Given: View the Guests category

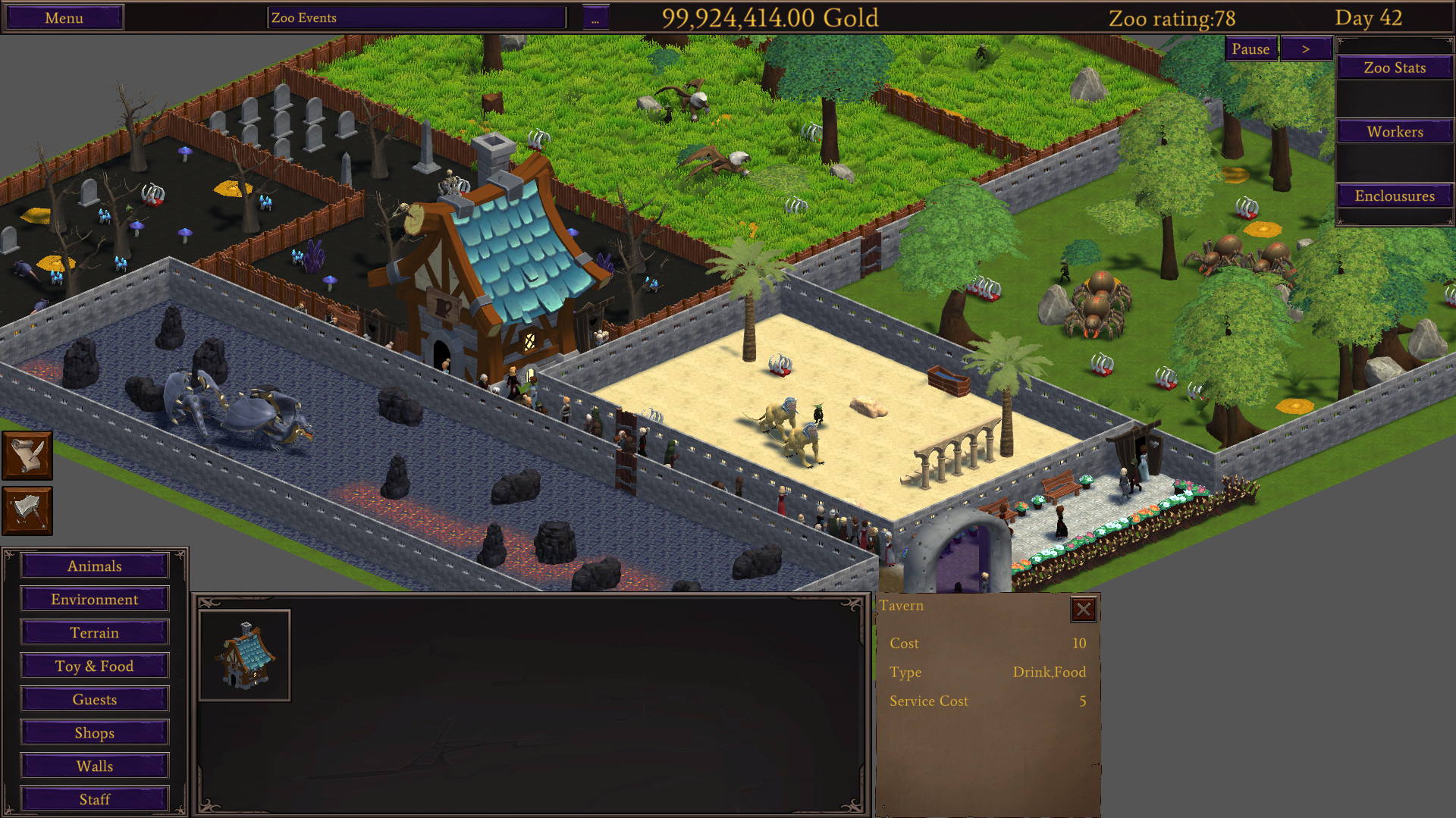Looking at the screenshot, I should [94, 699].
